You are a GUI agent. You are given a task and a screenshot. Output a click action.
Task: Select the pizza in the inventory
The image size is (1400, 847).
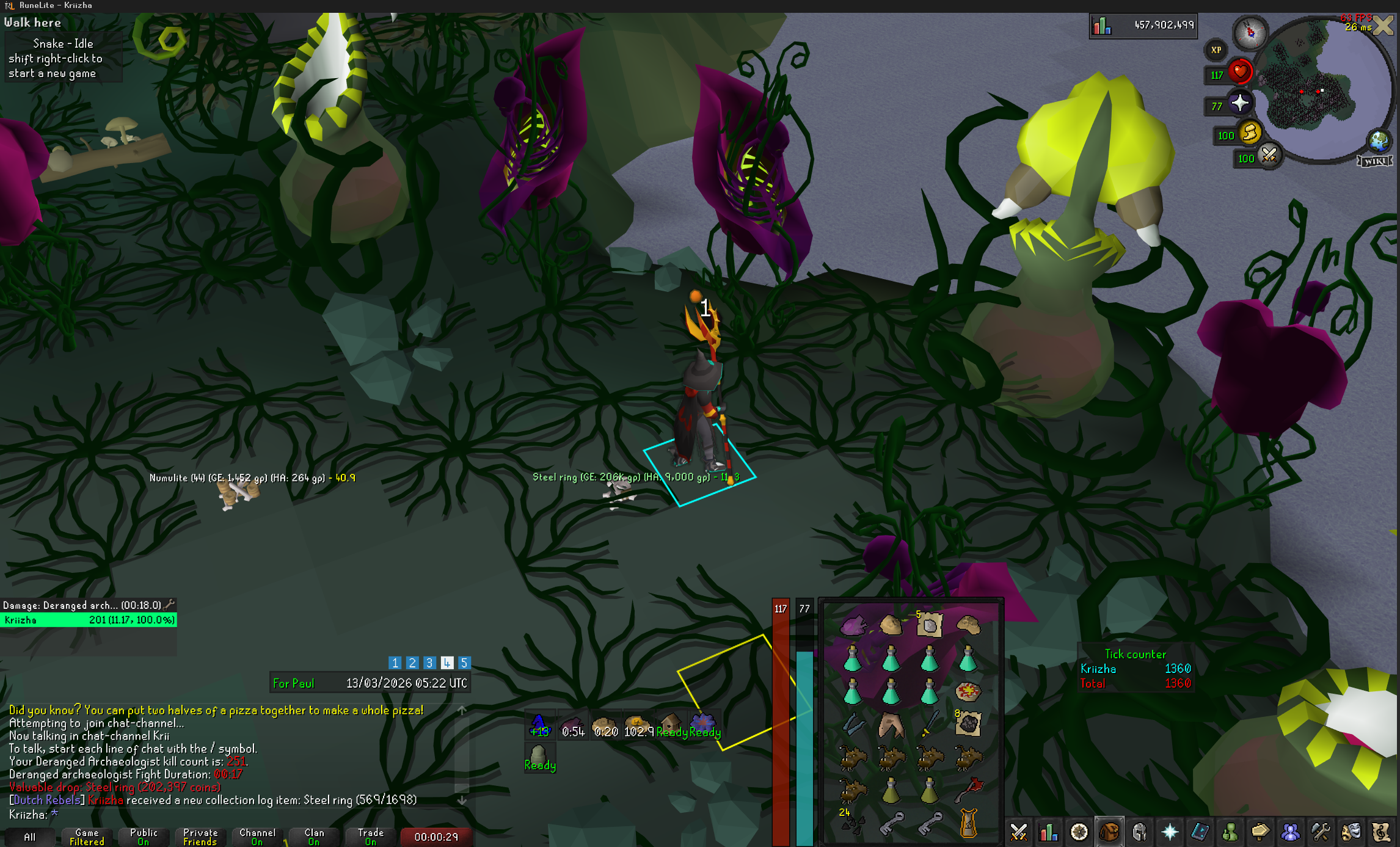pyautogui.click(x=968, y=692)
